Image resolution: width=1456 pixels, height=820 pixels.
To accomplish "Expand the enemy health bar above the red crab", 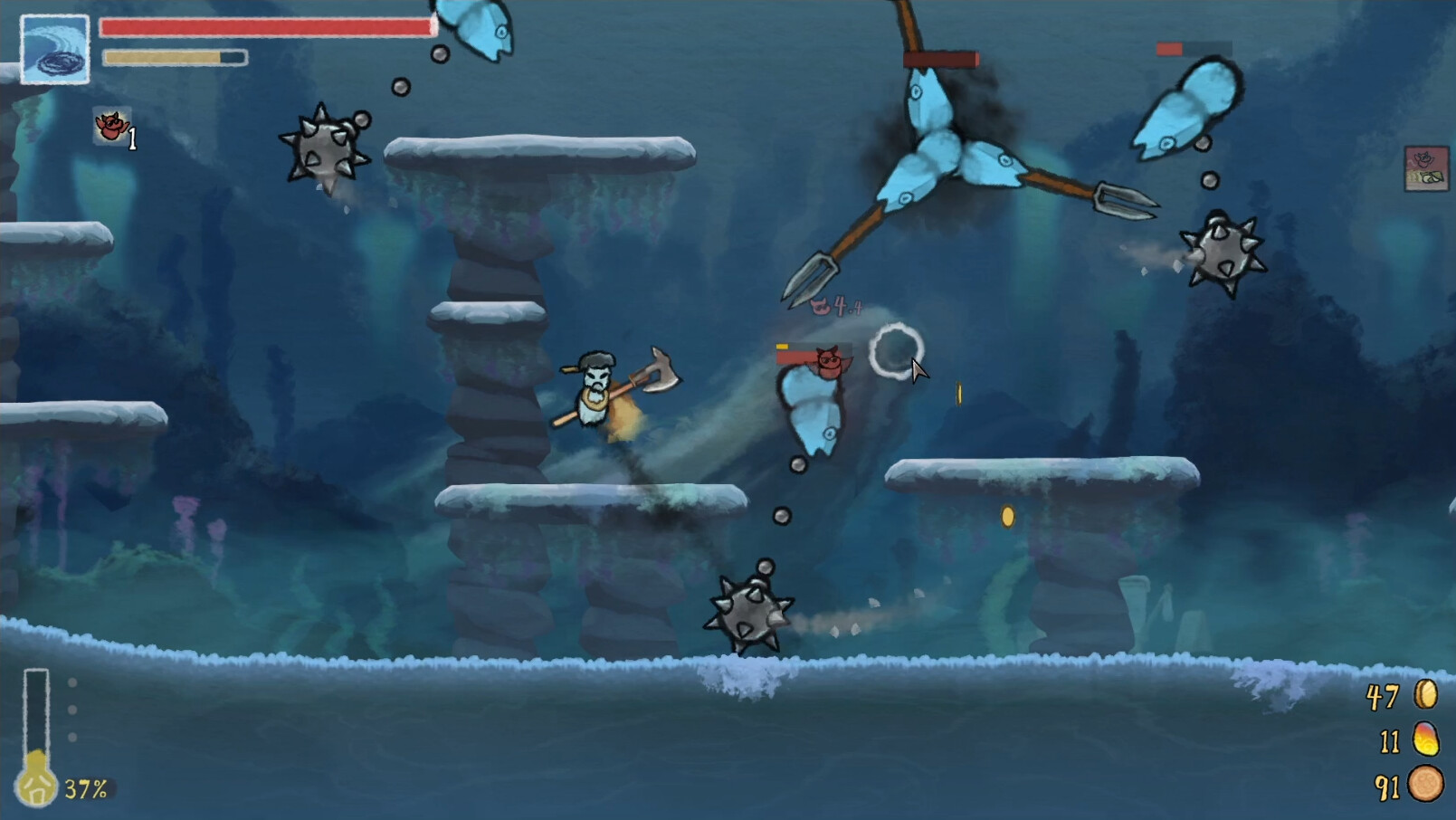I will (804, 355).
